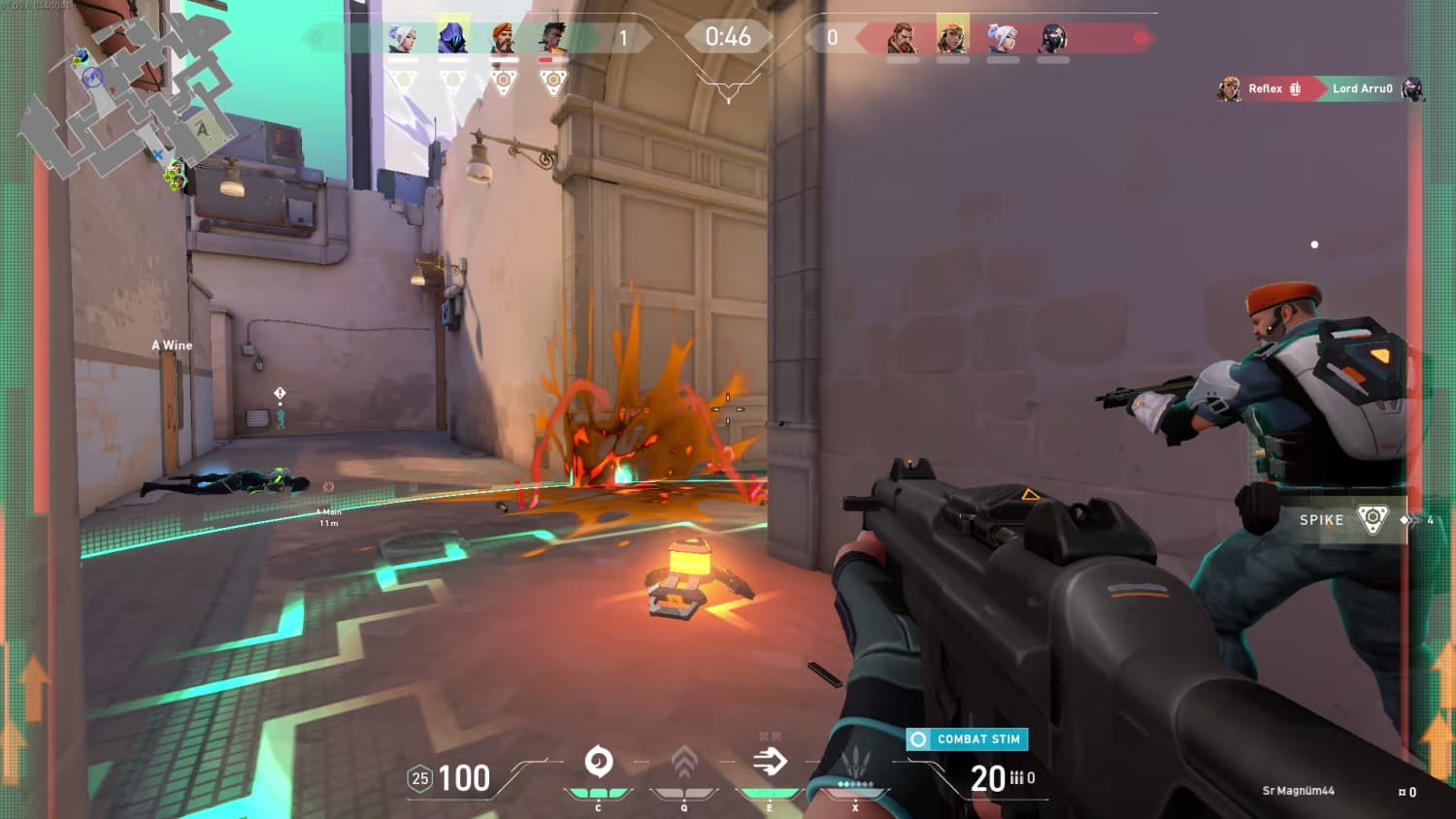Viewport: 1456px width, 819px height.
Task: Click the A Main ping marker
Action: click(328, 488)
